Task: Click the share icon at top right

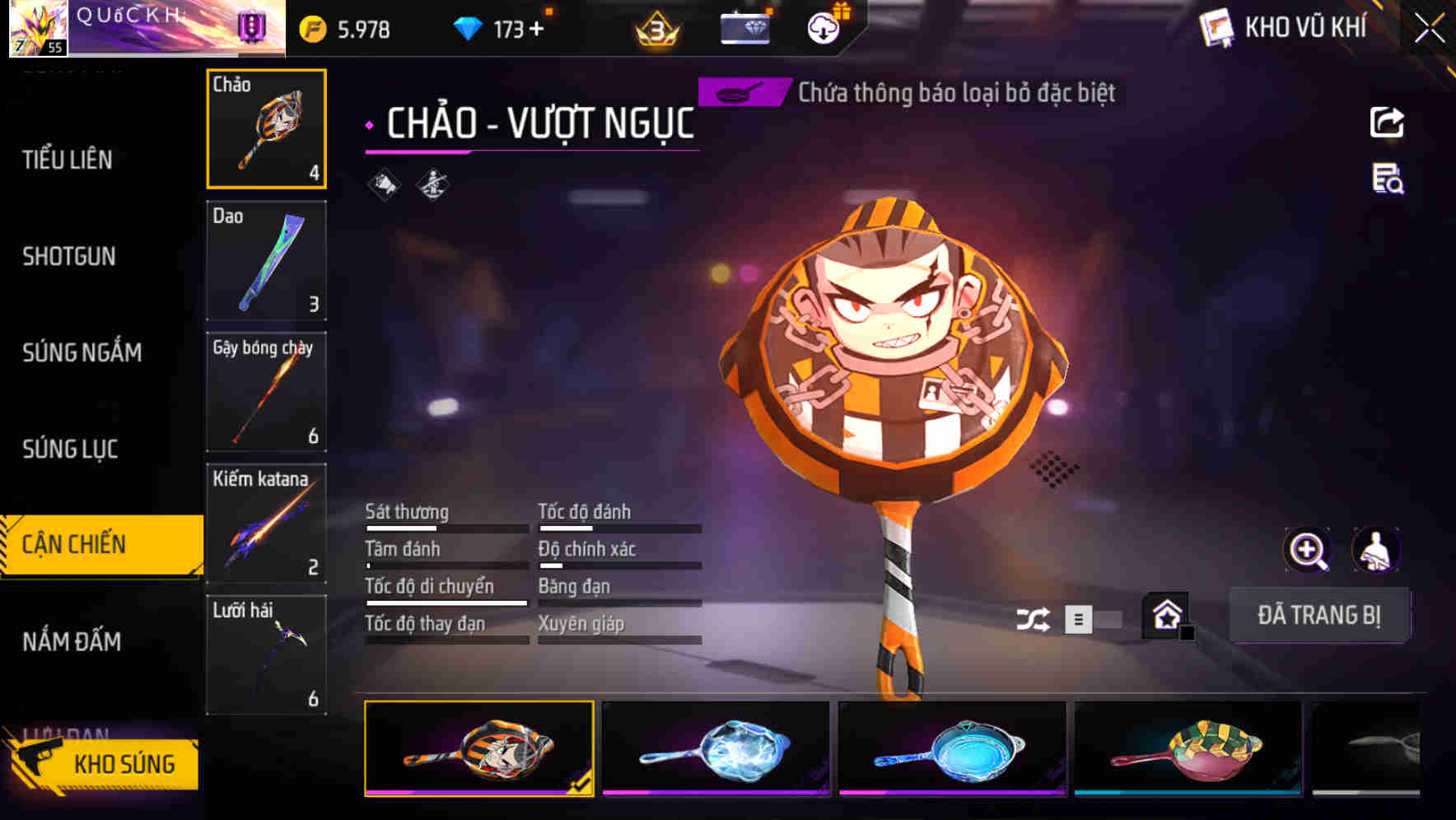Action: point(1387,122)
